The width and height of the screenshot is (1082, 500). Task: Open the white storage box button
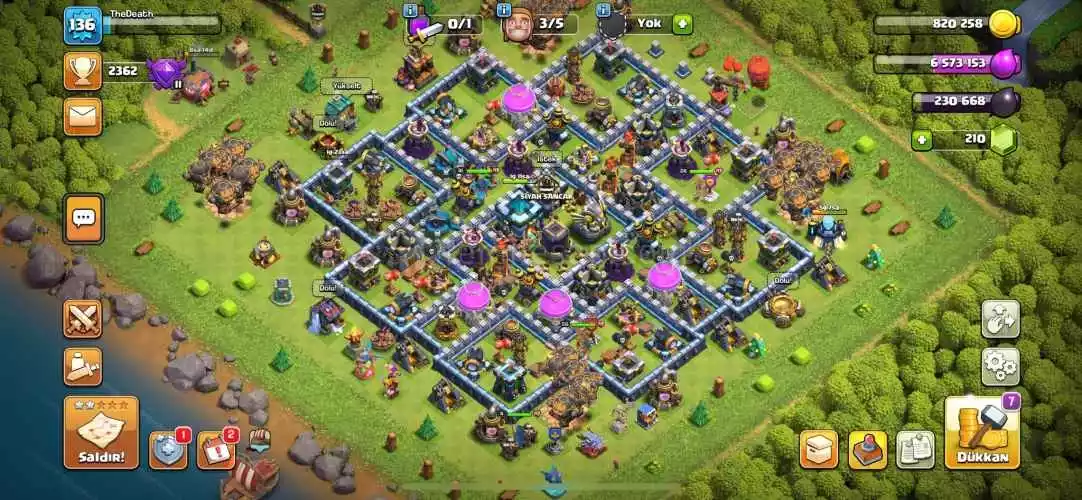pyautogui.click(x=819, y=449)
